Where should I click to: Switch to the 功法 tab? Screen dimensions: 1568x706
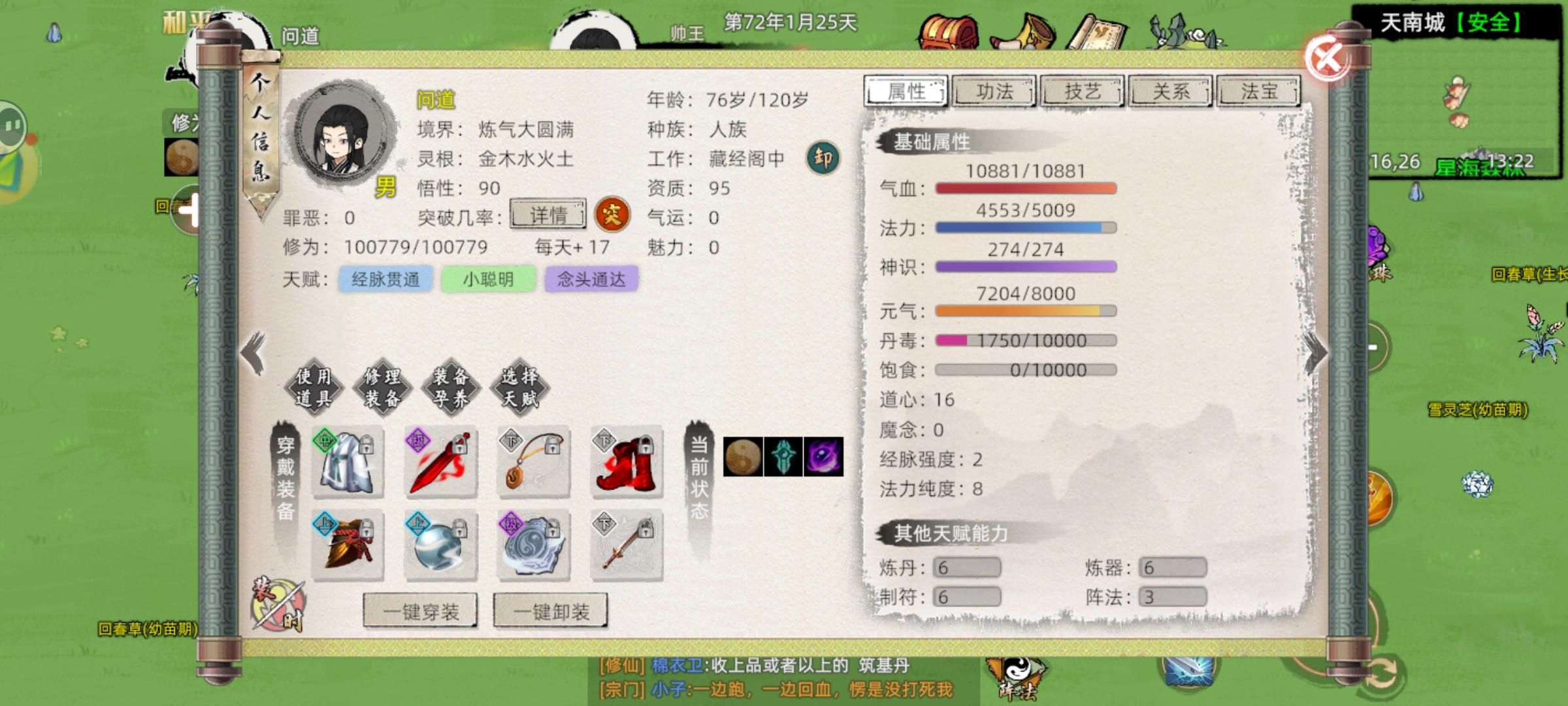(x=994, y=92)
